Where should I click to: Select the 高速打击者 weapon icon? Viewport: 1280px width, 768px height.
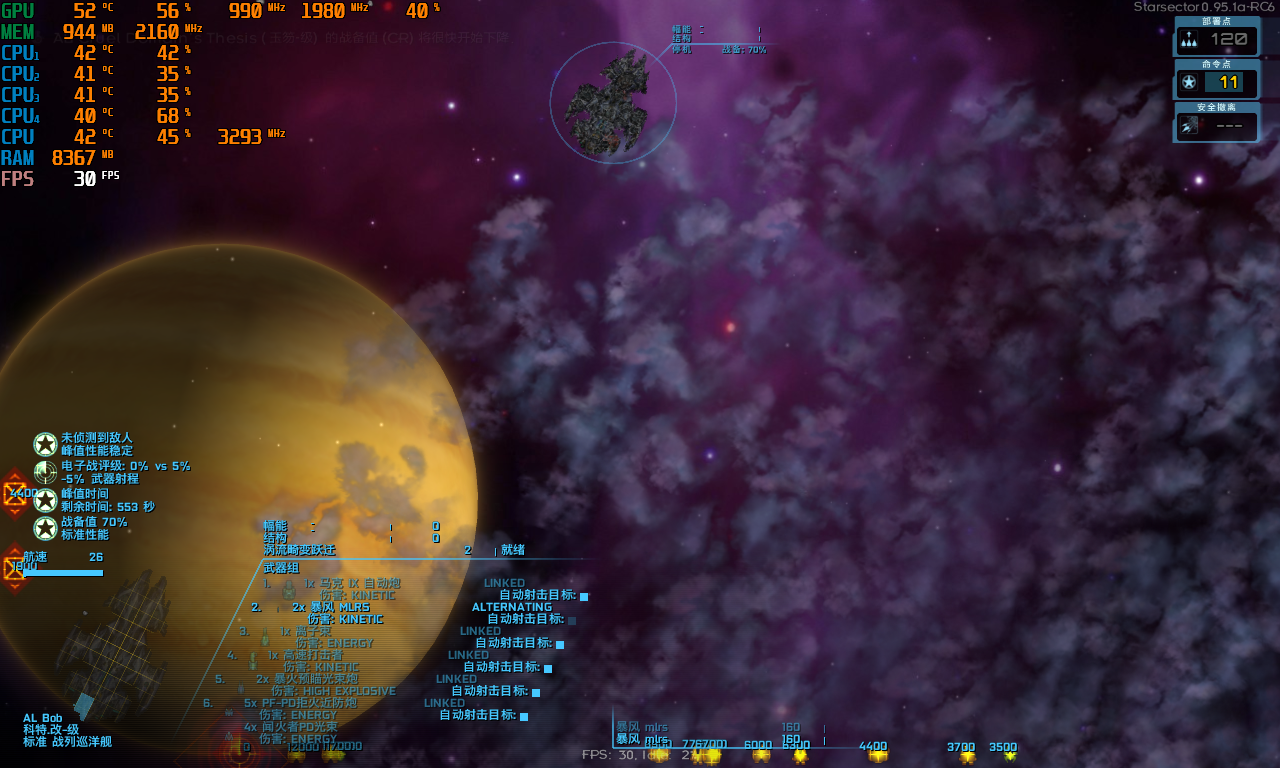(x=251, y=660)
